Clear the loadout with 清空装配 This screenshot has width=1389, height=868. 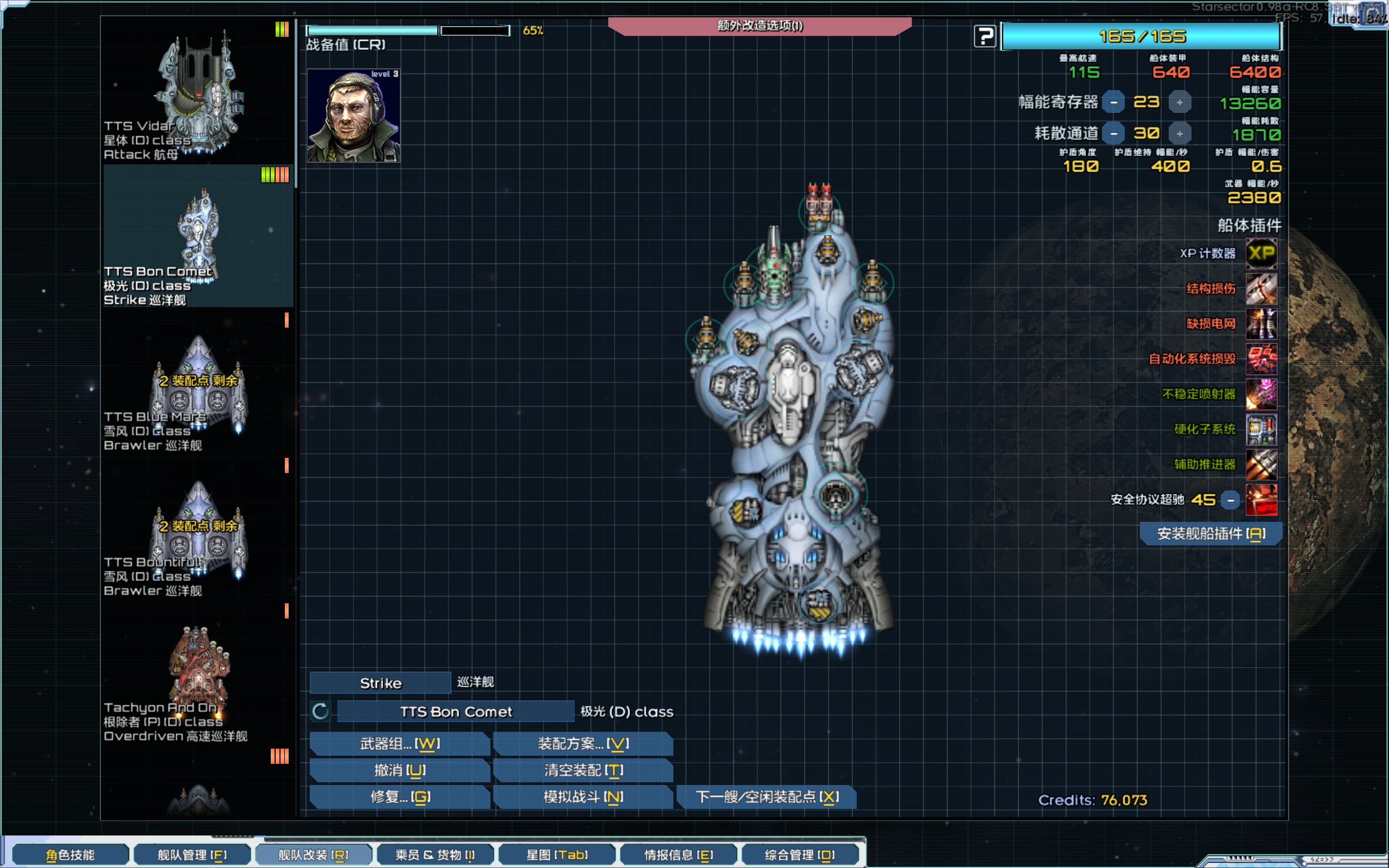click(583, 770)
